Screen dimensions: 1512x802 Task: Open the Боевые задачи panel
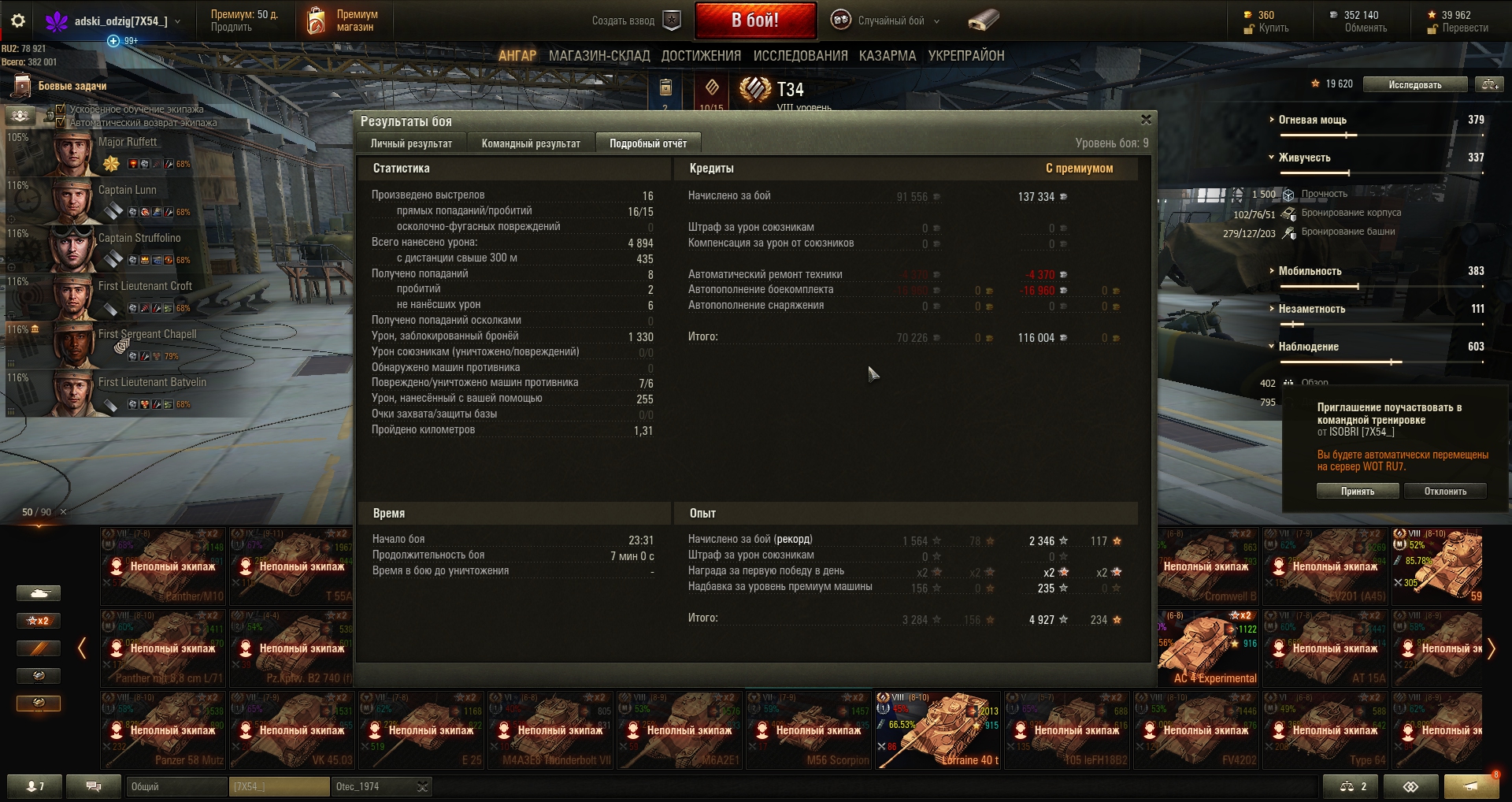pos(72,86)
